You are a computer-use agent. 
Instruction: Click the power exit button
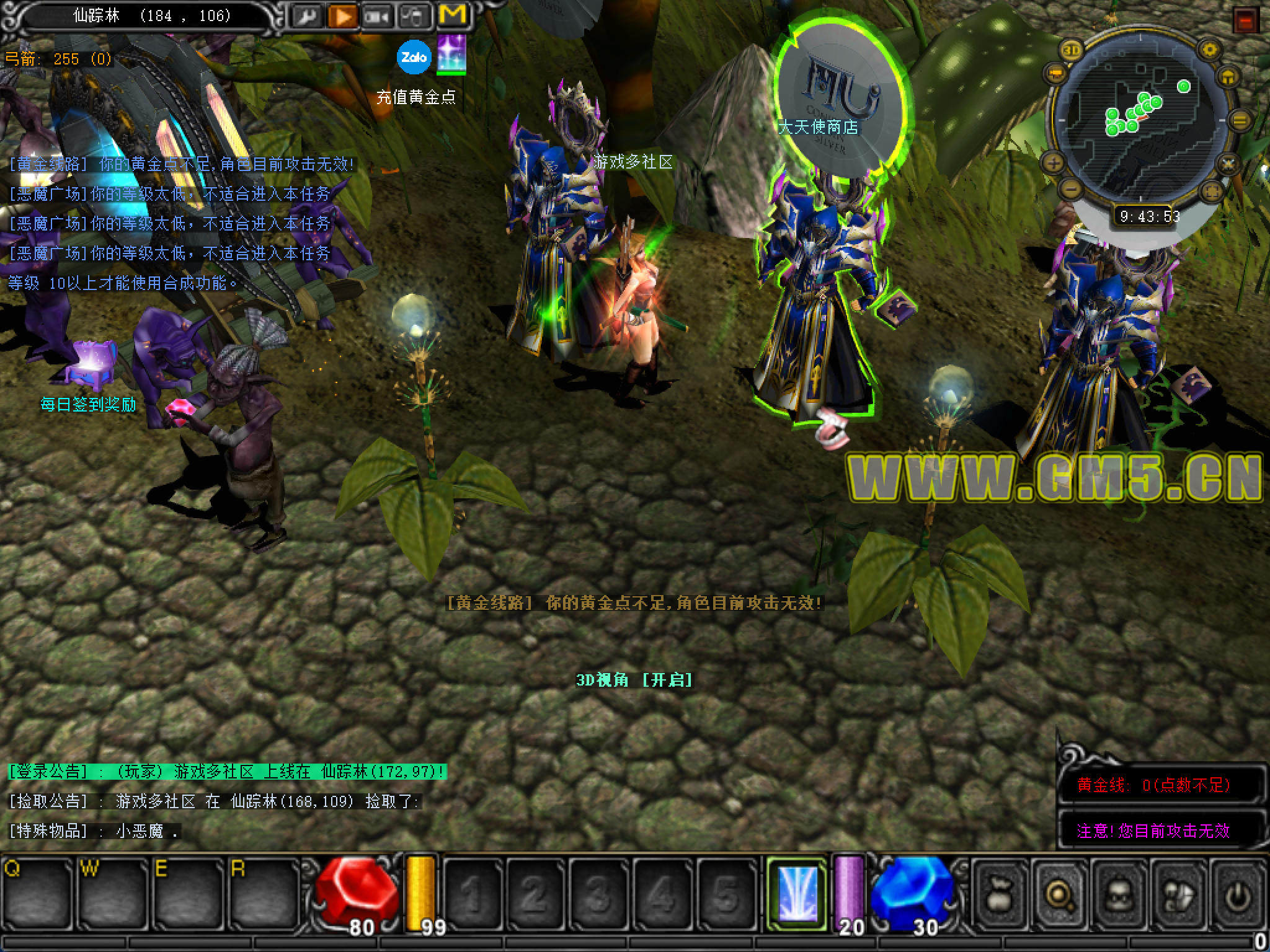pos(1238,894)
